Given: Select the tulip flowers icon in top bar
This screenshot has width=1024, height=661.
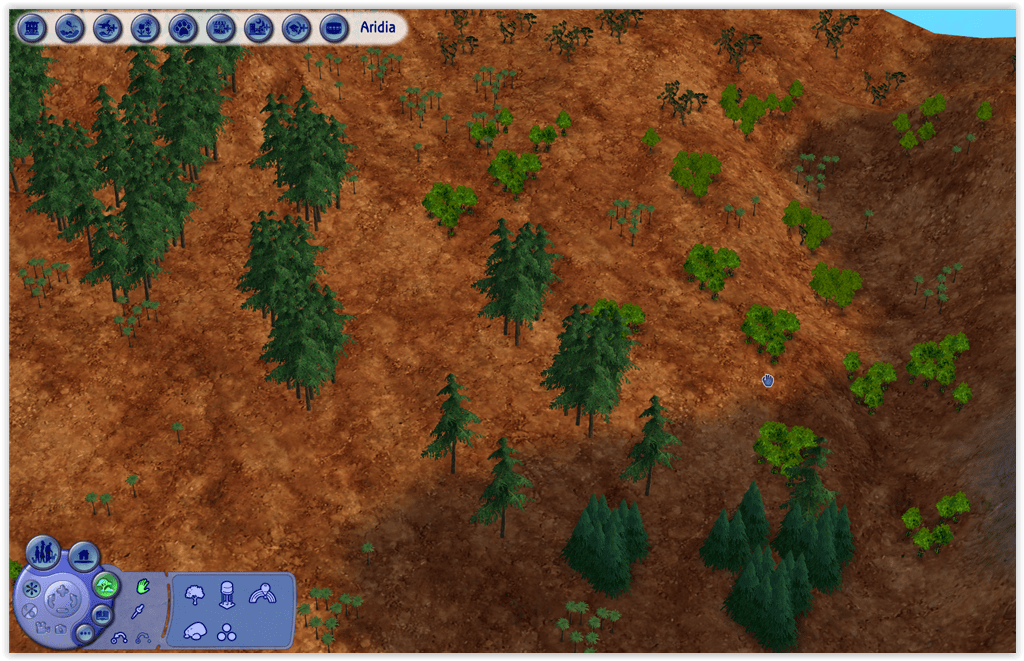Looking at the screenshot, I should pyautogui.click(x=145, y=27).
